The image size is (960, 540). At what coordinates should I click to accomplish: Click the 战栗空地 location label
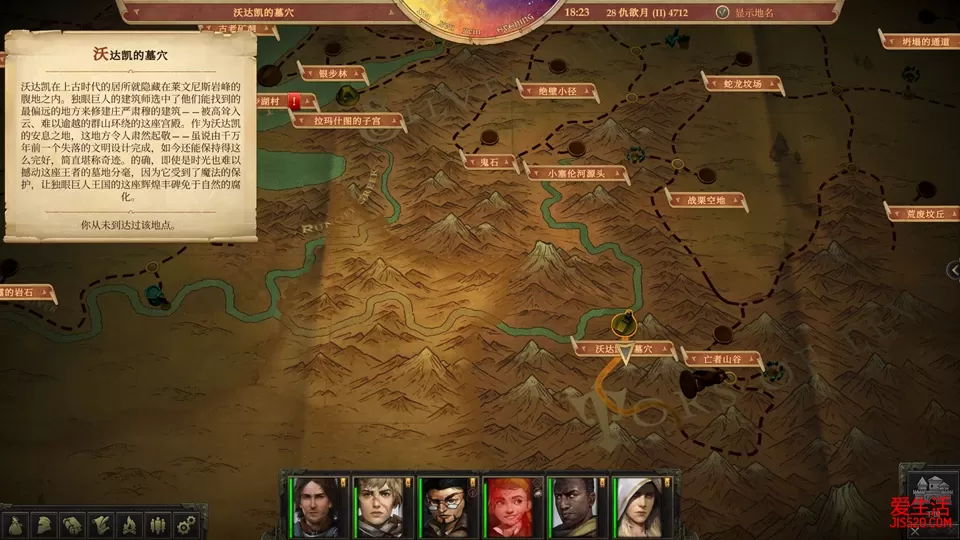tap(712, 200)
